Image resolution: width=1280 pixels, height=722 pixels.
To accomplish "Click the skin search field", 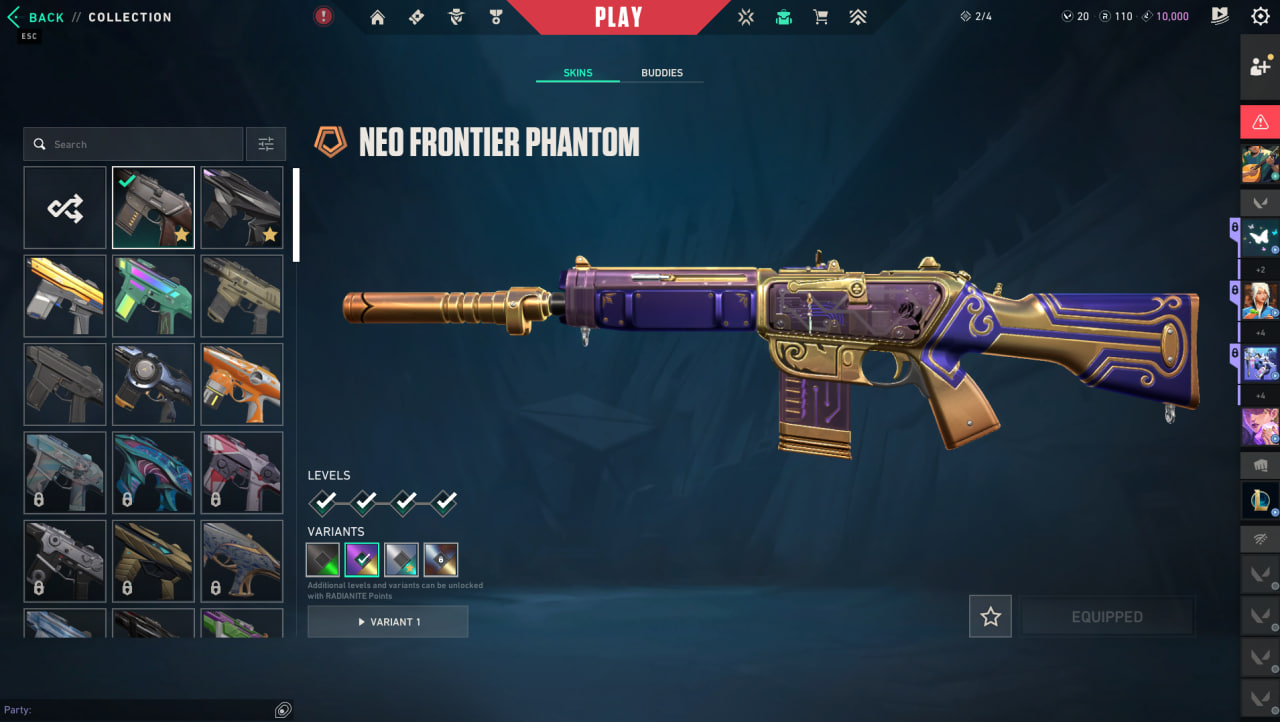I will click(x=134, y=144).
